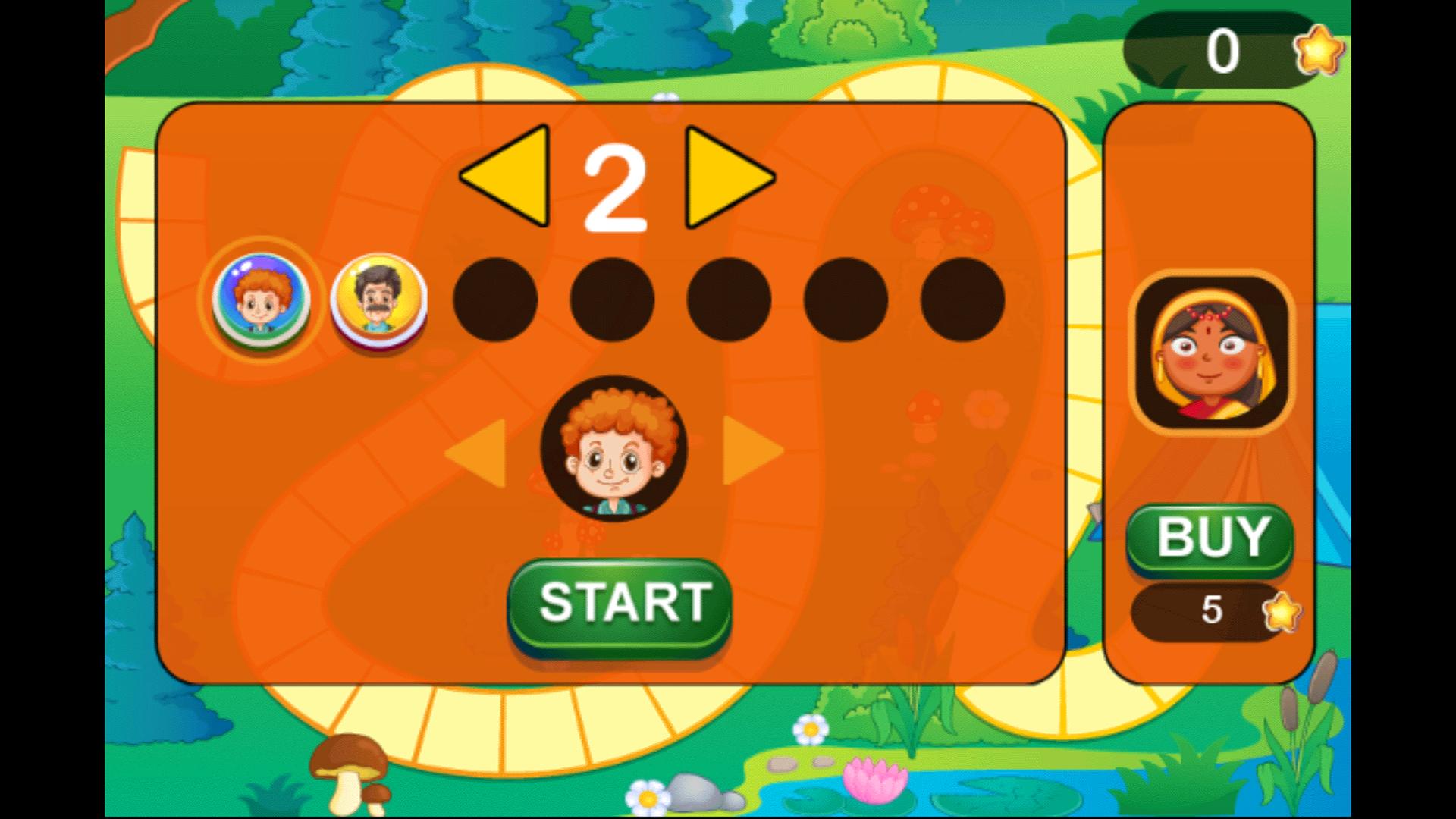Viewport: 1456px width, 819px height.
Task: Open the character shop side panel
Action: point(1210,394)
